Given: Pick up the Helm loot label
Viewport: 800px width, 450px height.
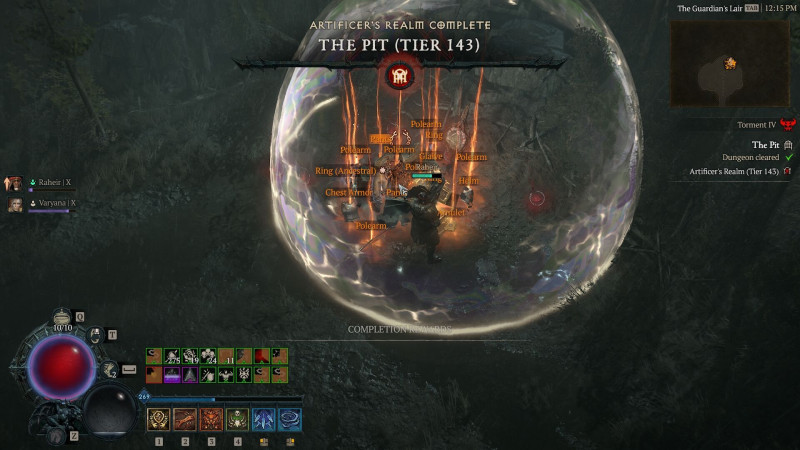Looking at the screenshot, I should click(469, 181).
